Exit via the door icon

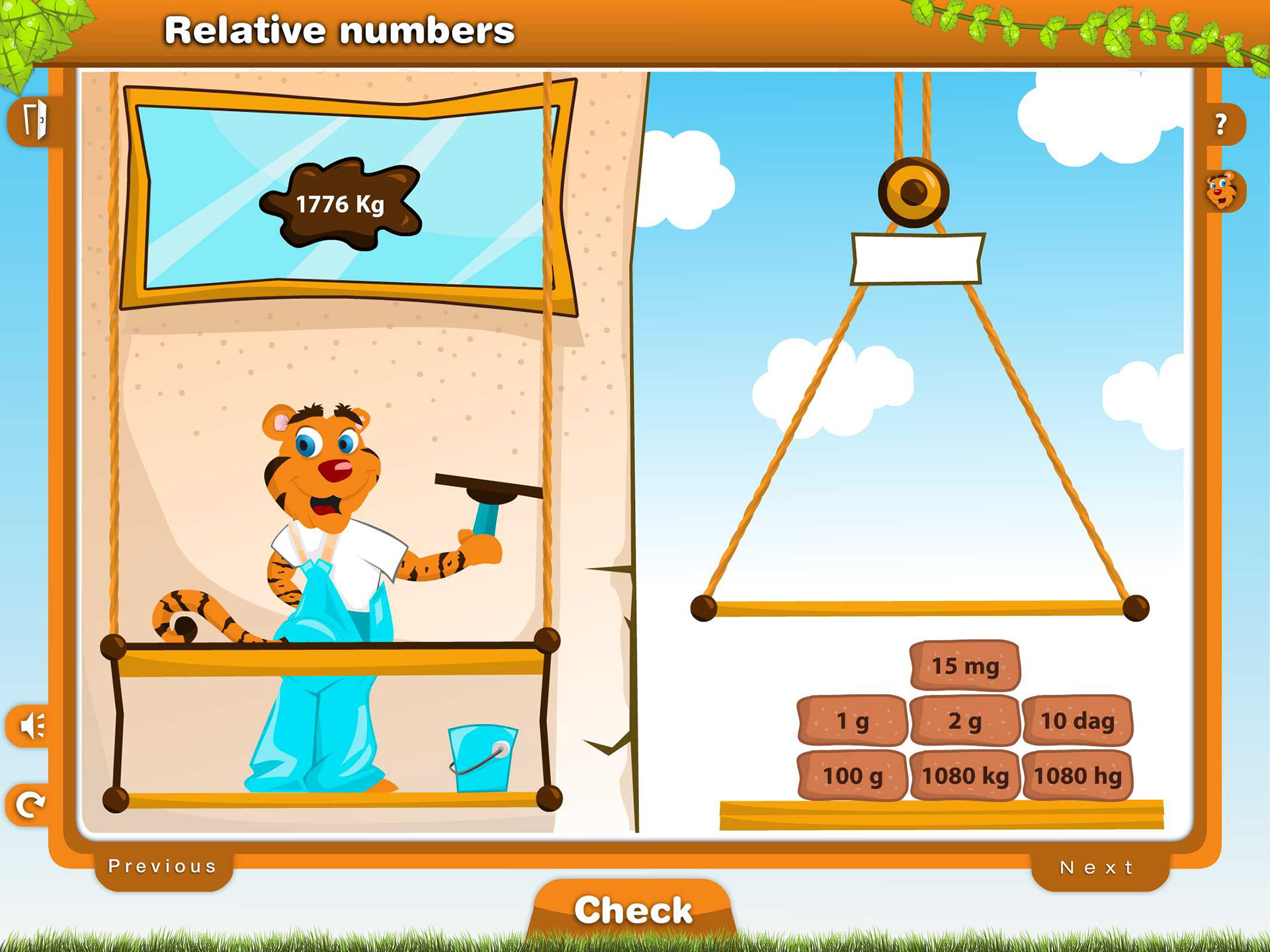(34, 120)
